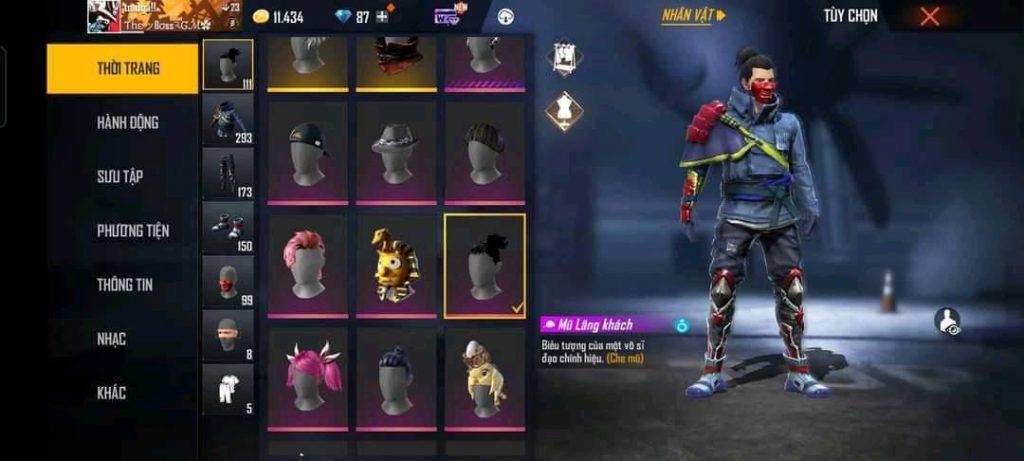Switch to the pants category
The image size is (1024, 461).
pyautogui.click(x=228, y=173)
